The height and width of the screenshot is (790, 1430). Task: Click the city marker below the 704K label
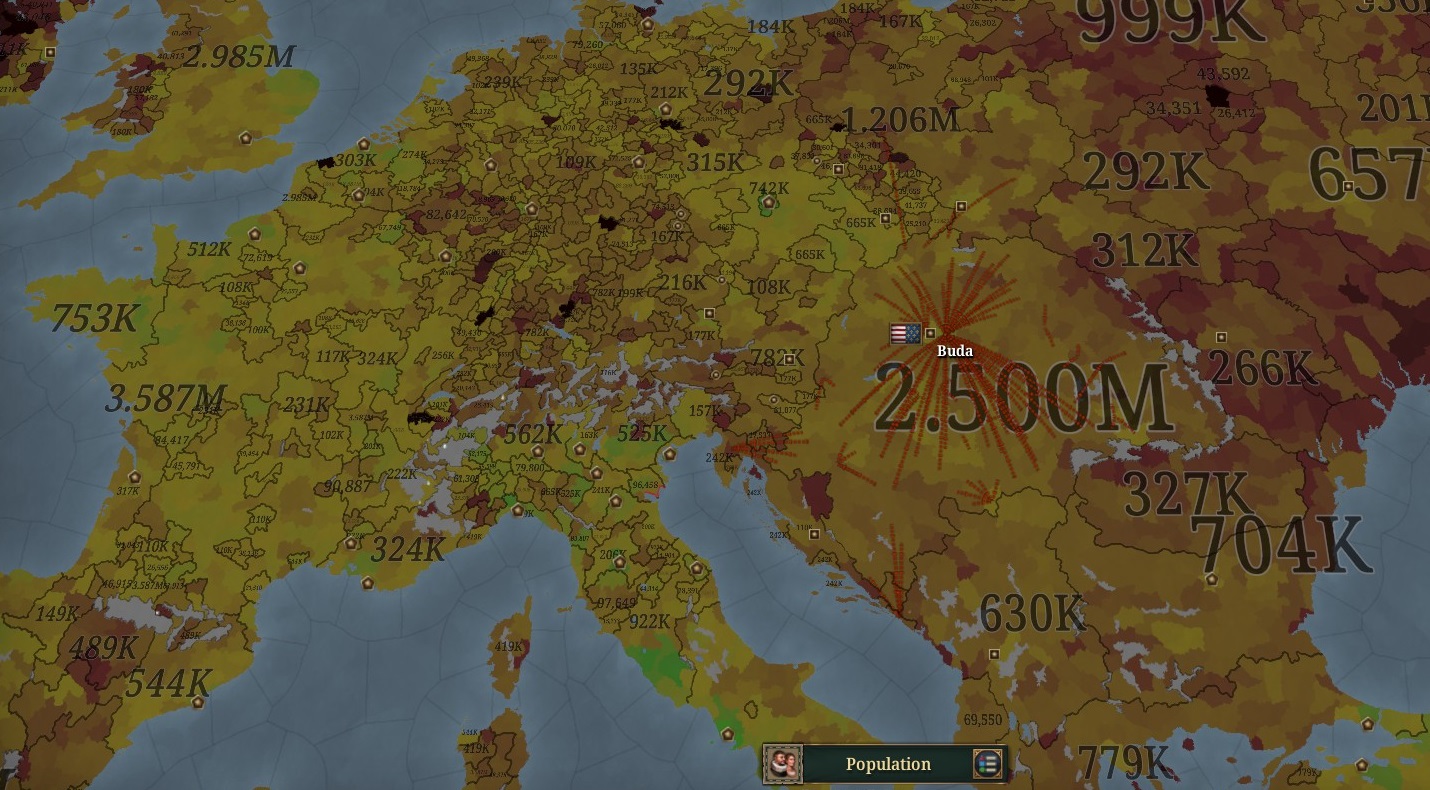click(x=1212, y=579)
